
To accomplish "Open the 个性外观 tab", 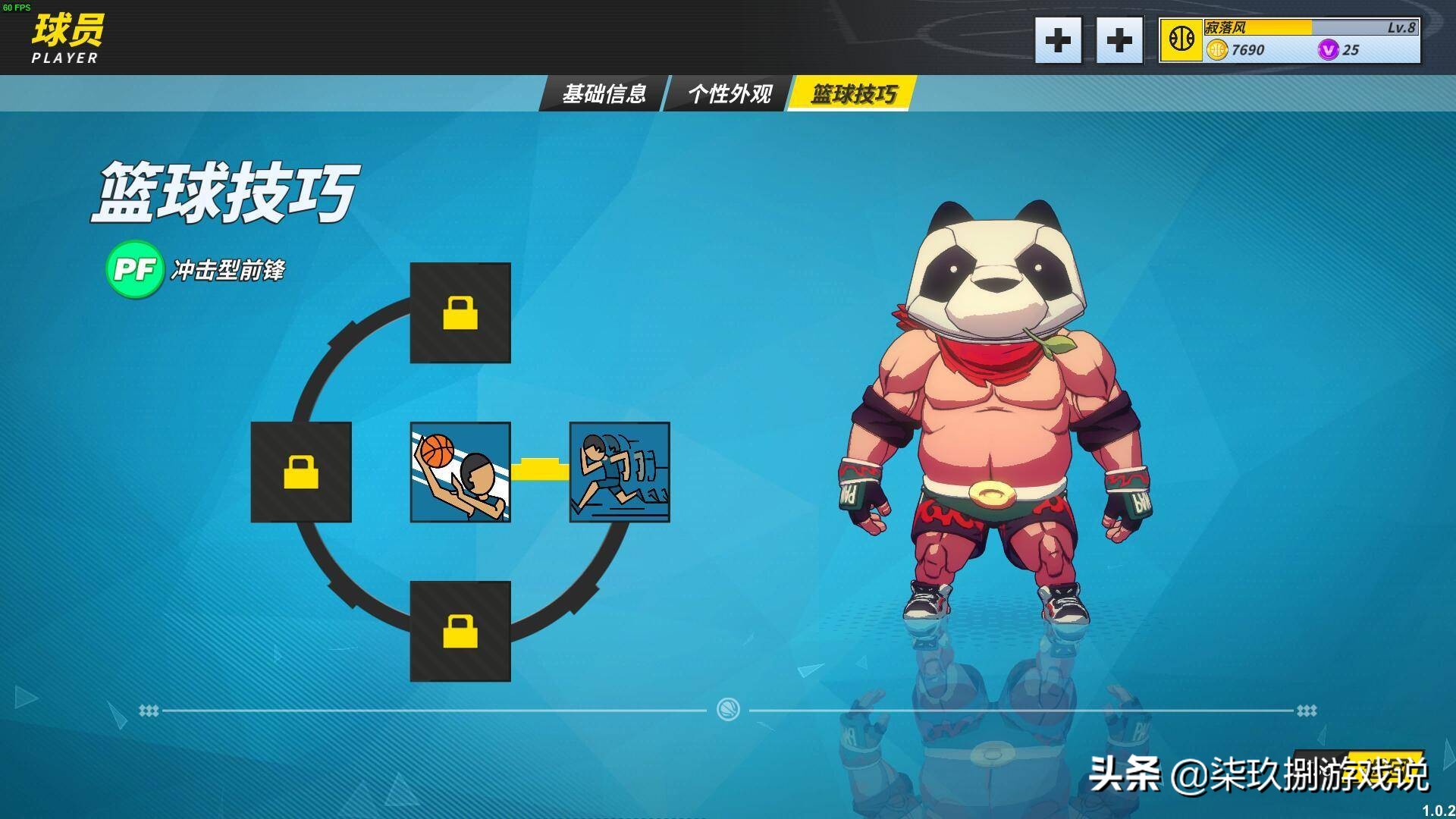I will 730,94.
